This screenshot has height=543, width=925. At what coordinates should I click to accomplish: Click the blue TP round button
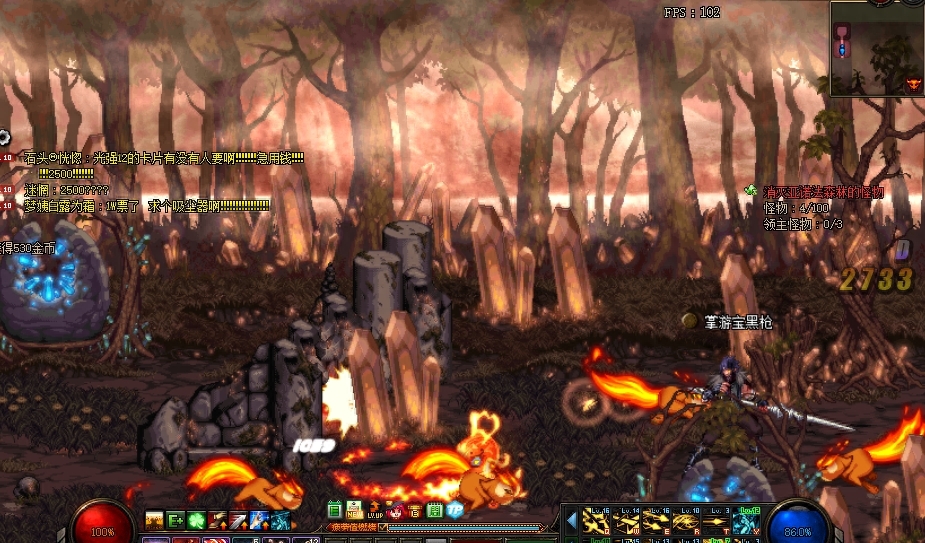[x=454, y=509]
